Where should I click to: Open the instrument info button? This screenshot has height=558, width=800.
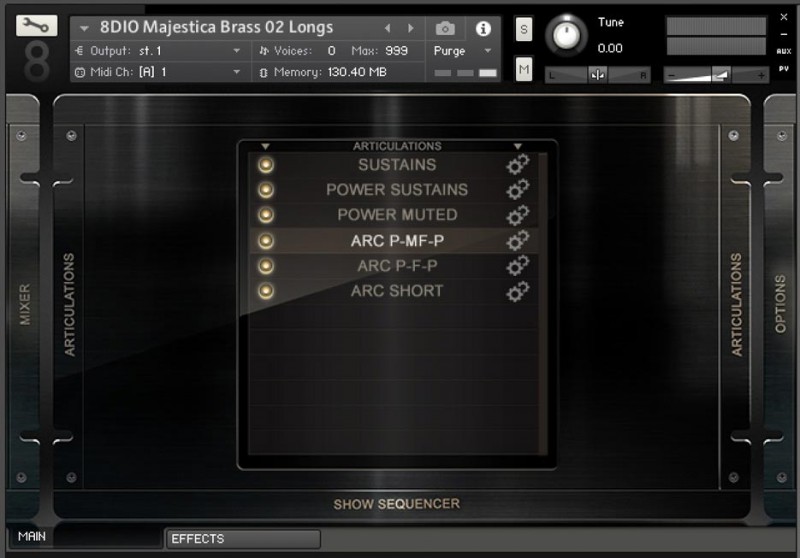point(483,29)
